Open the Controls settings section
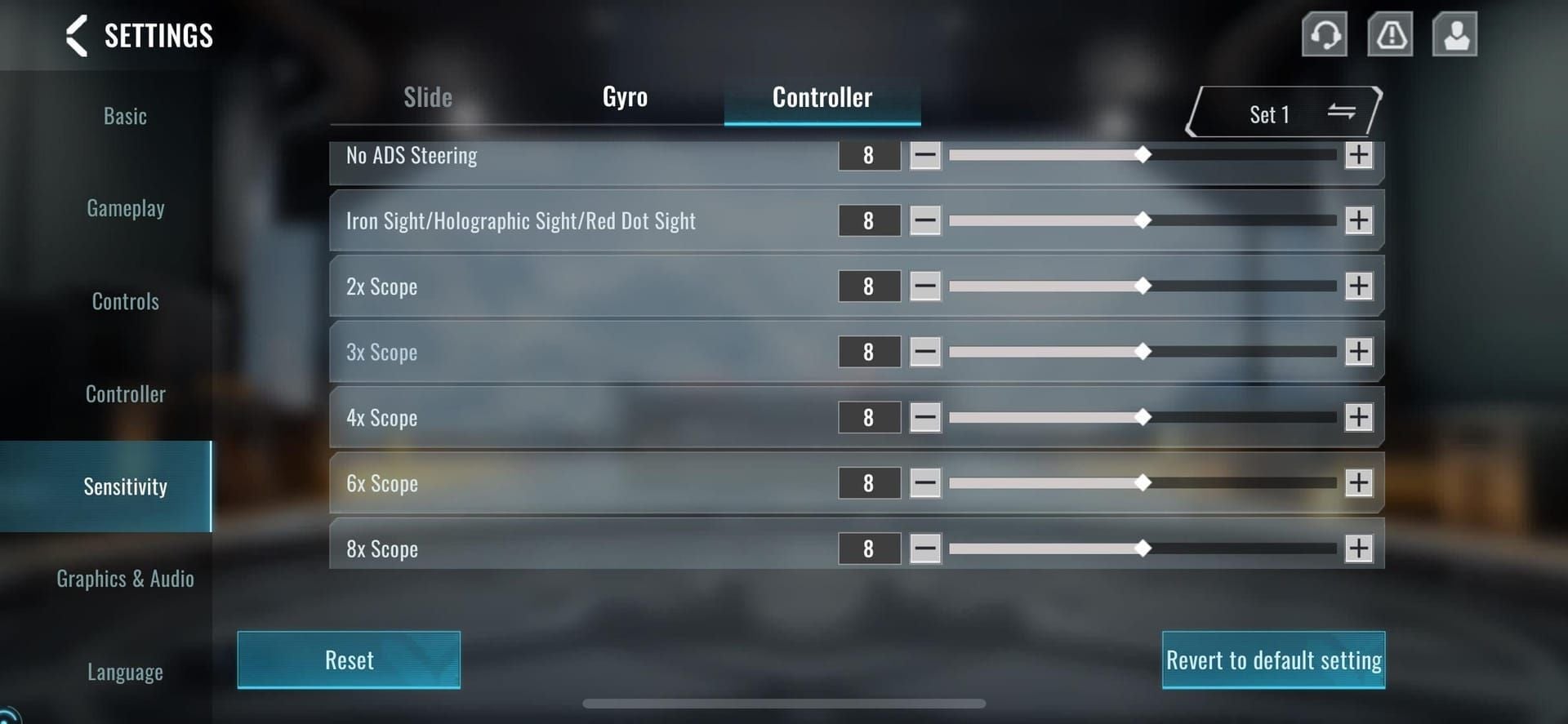 125,301
